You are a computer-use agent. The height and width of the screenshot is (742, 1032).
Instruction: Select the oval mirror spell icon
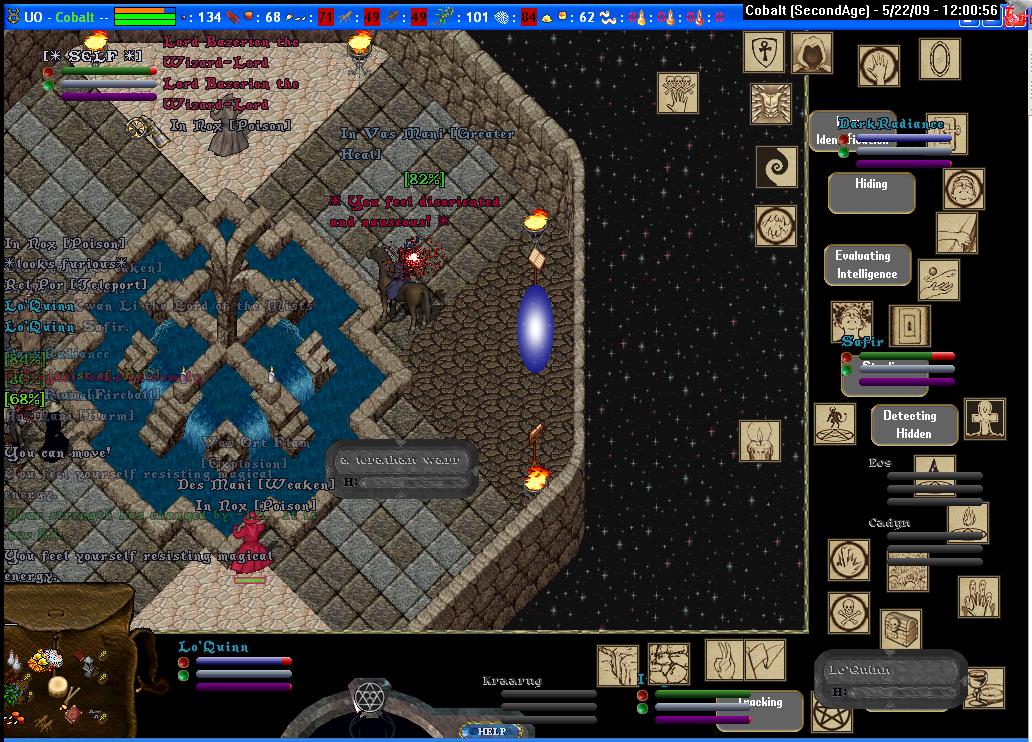coord(939,59)
